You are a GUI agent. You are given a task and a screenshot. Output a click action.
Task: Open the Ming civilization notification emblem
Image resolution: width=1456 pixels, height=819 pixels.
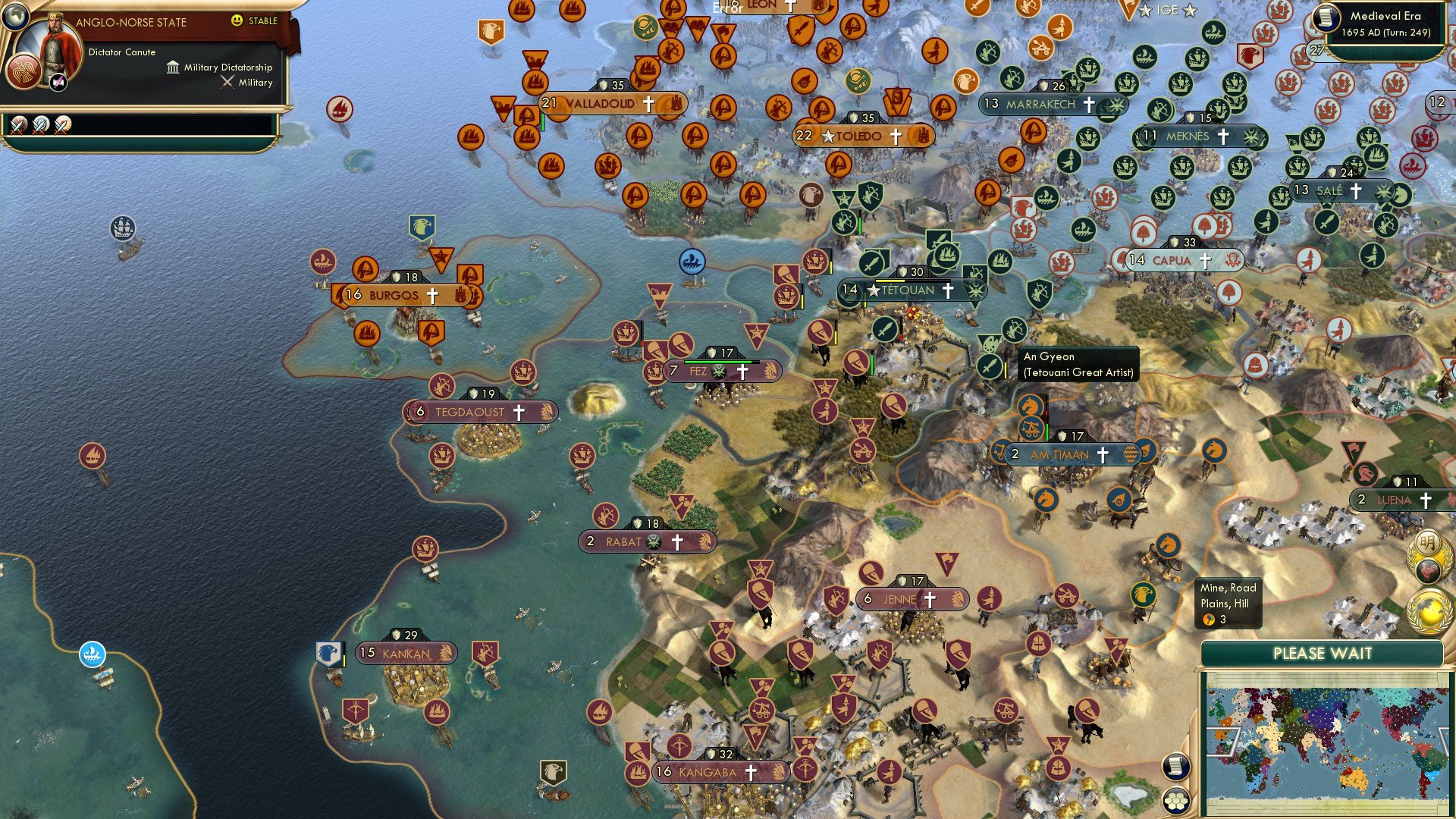pos(1429,544)
